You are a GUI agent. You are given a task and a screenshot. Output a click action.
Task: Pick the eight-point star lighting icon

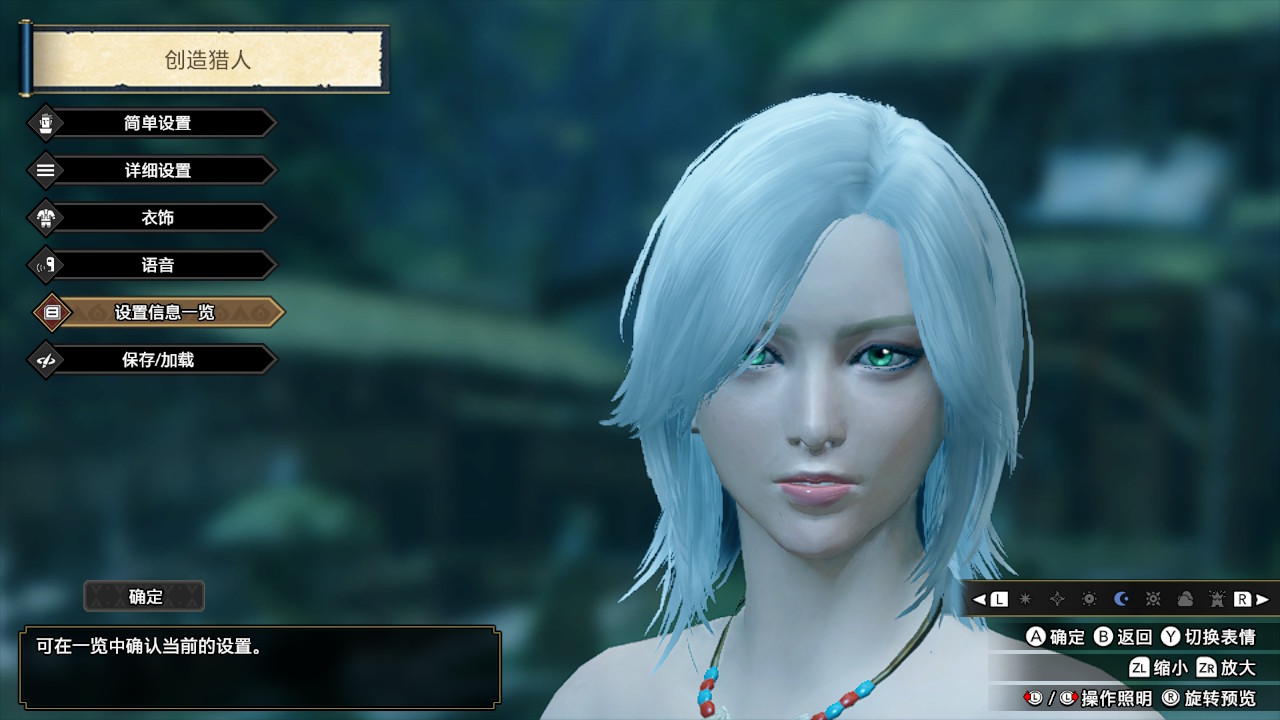pos(1025,599)
